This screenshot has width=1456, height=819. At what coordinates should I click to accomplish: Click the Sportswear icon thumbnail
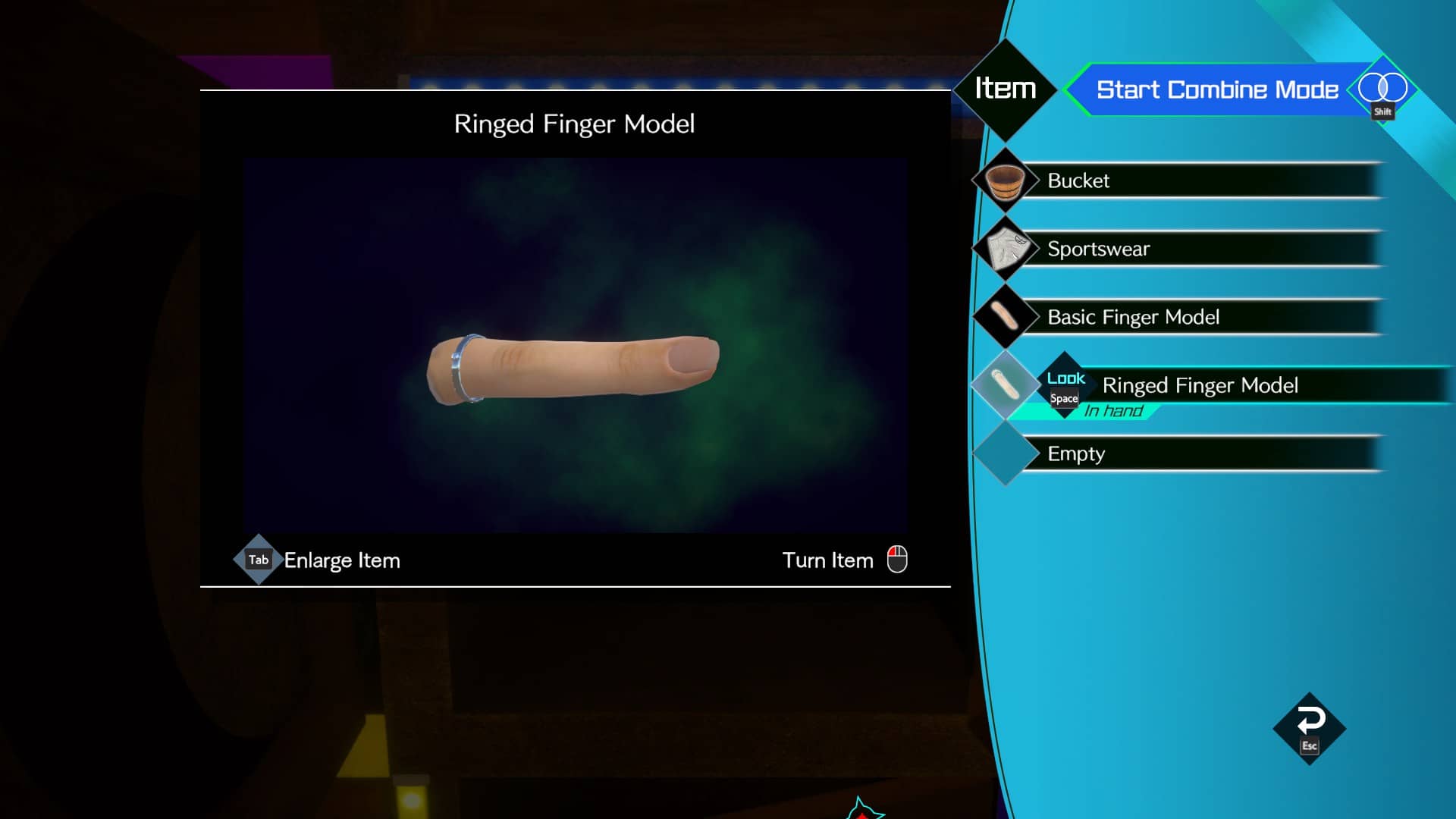point(1005,249)
